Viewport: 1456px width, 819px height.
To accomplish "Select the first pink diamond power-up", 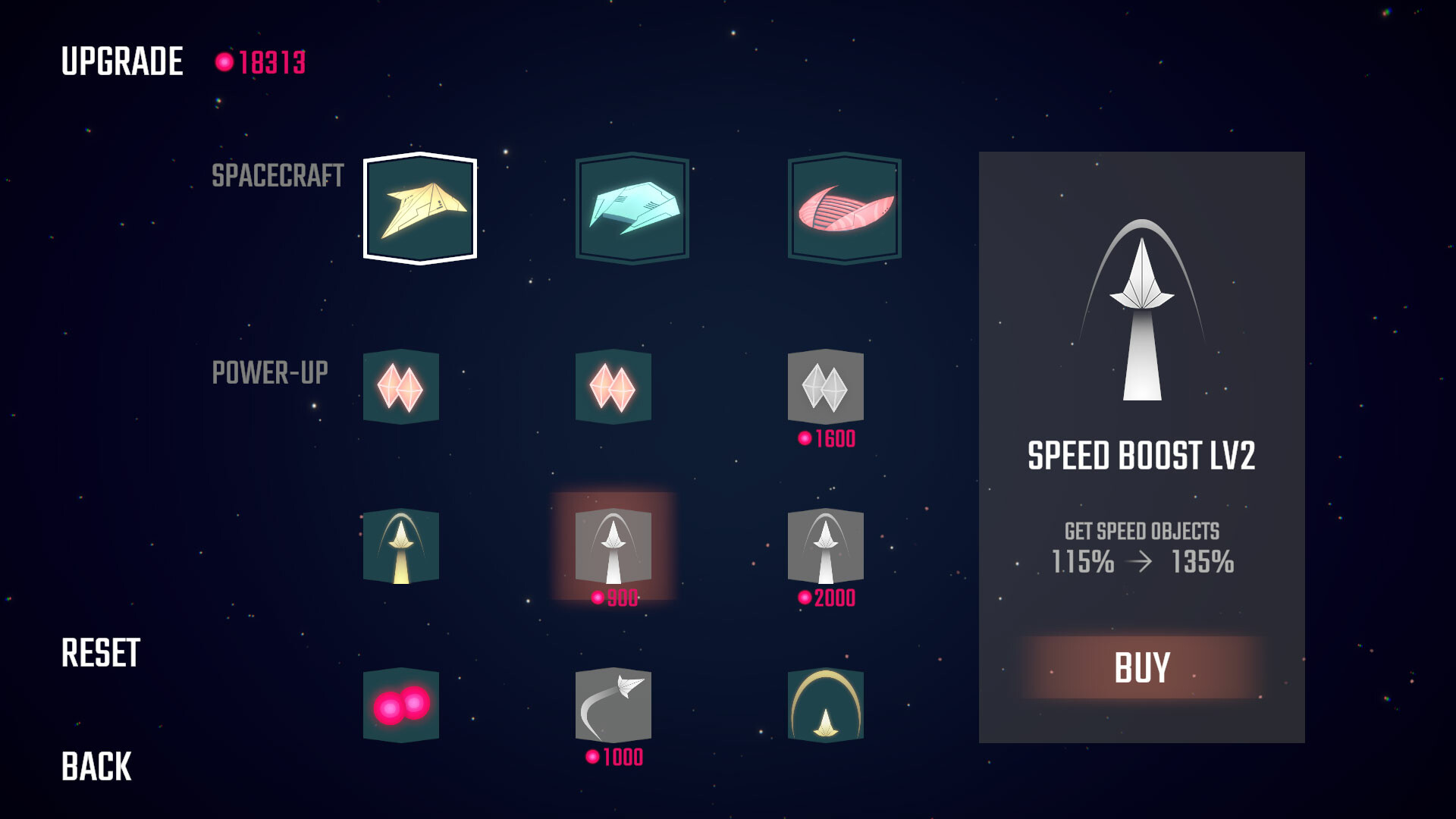I will [401, 388].
